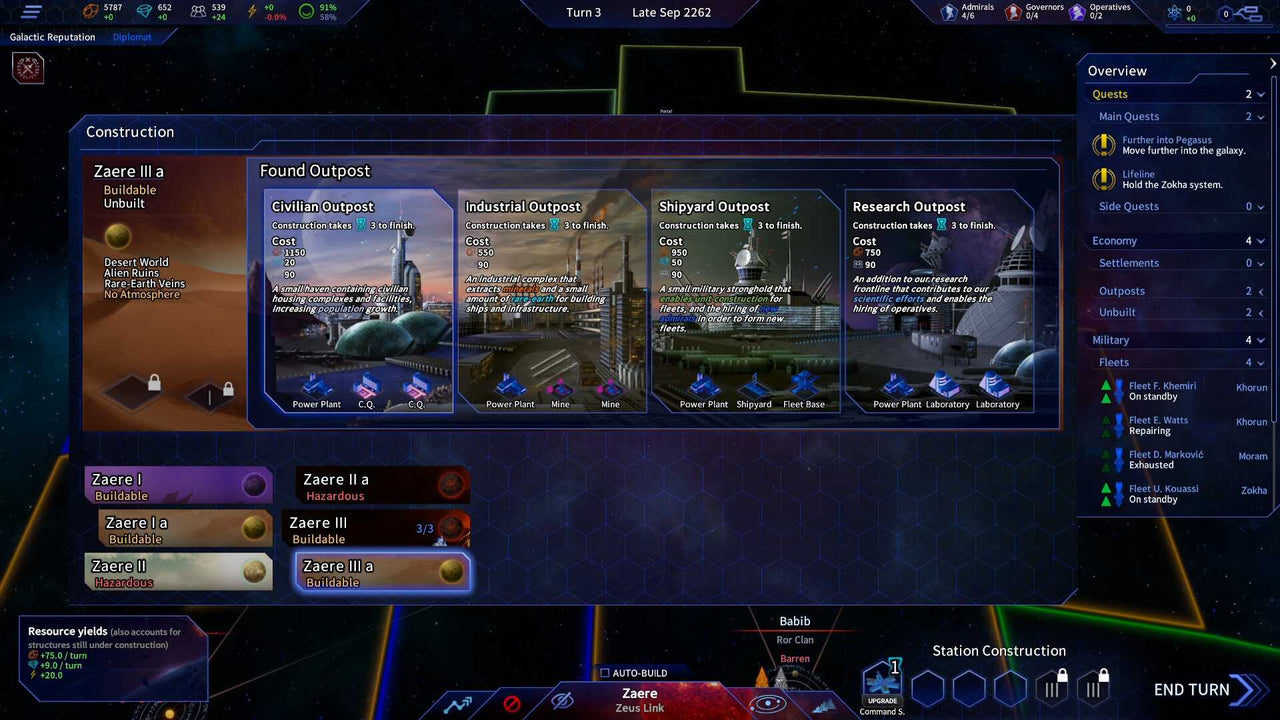Enable the AUTO-BUILD checkbox
Screen dimensions: 1280x720
point(604,673)
